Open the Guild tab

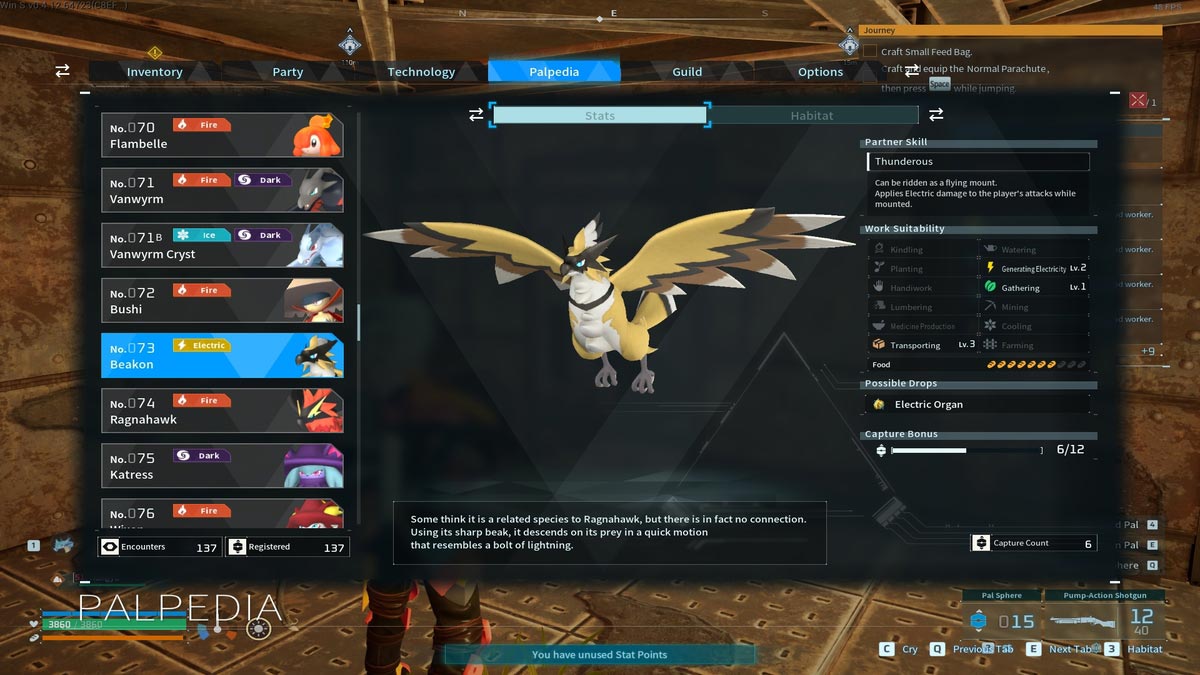tap(687, 72)
